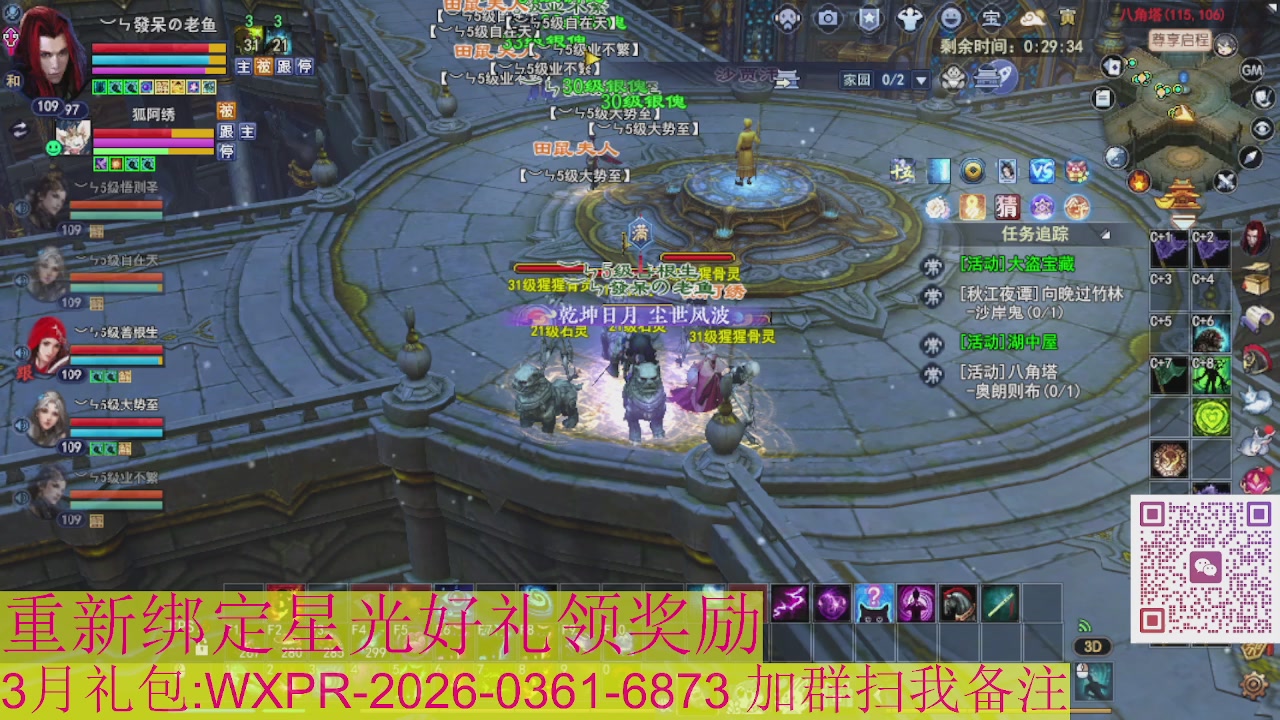Click the horse mount icon in the hotbar
The height and width of the screenshot is (720, 1280).
[957, 602]
